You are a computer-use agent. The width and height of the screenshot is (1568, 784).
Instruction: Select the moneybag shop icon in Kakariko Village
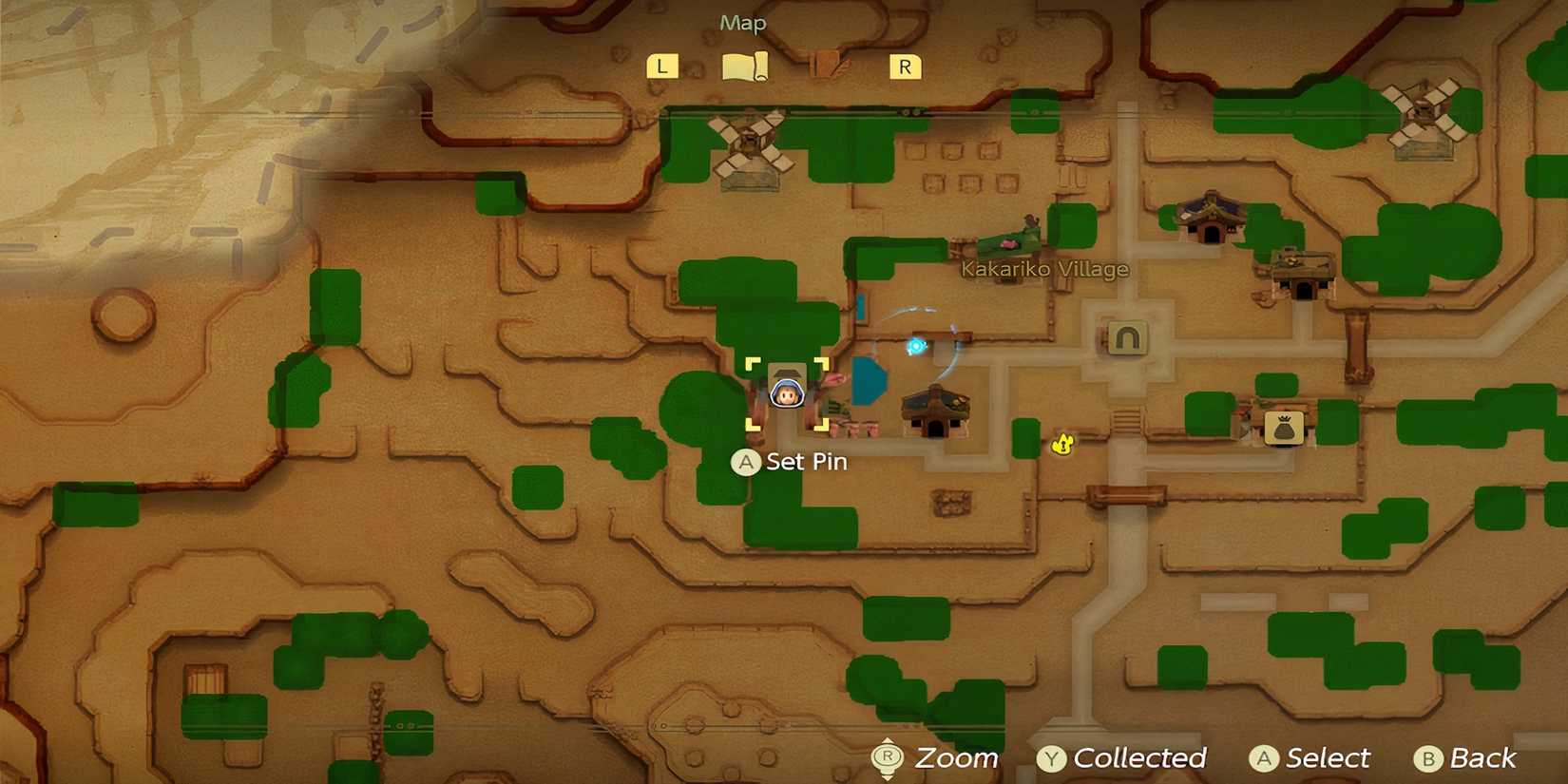(1283, 430)
